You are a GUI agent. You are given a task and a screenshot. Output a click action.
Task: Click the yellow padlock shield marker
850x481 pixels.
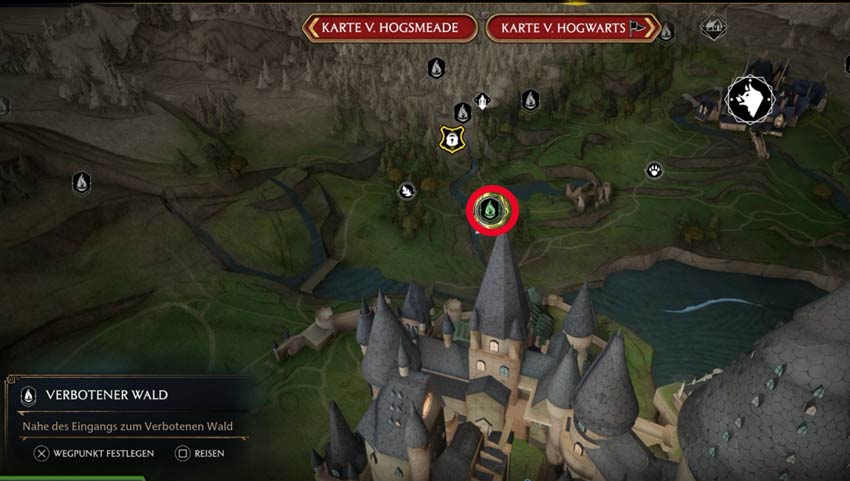[452, 140]
